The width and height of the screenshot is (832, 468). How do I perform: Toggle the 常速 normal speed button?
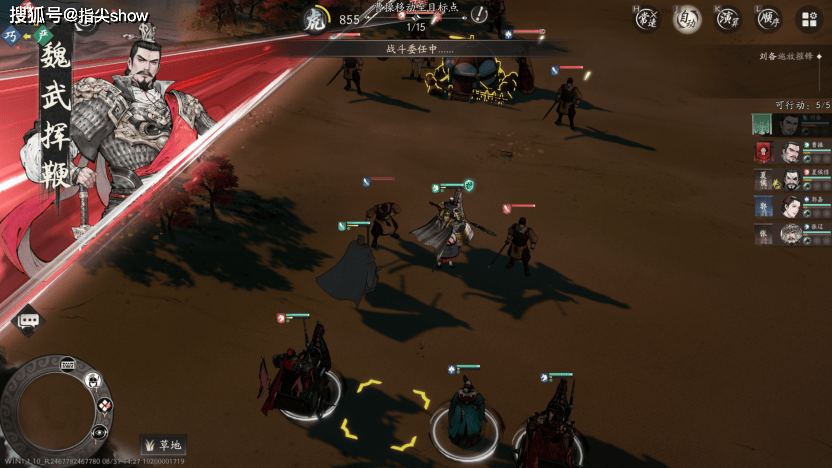tap(646, 18)
